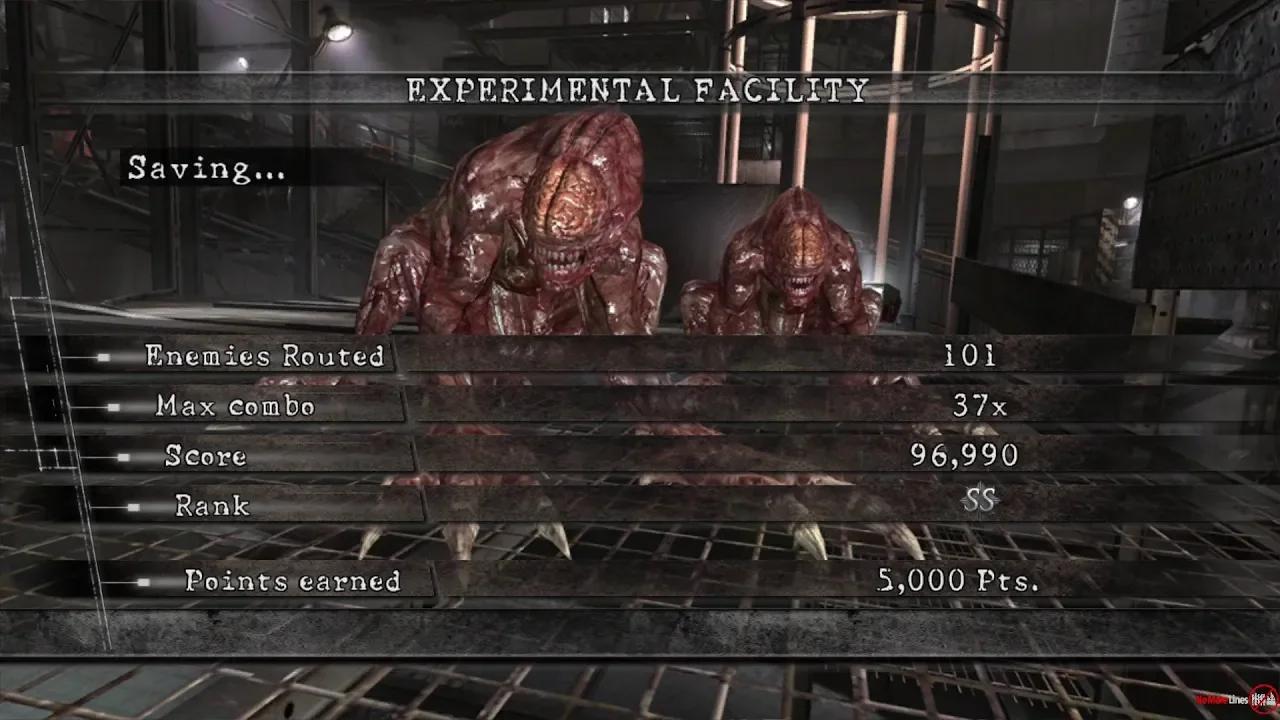Click the Score label
The height and width of the screenshot is (720, 1280).
pyautogui.click(x=204, y=458)
